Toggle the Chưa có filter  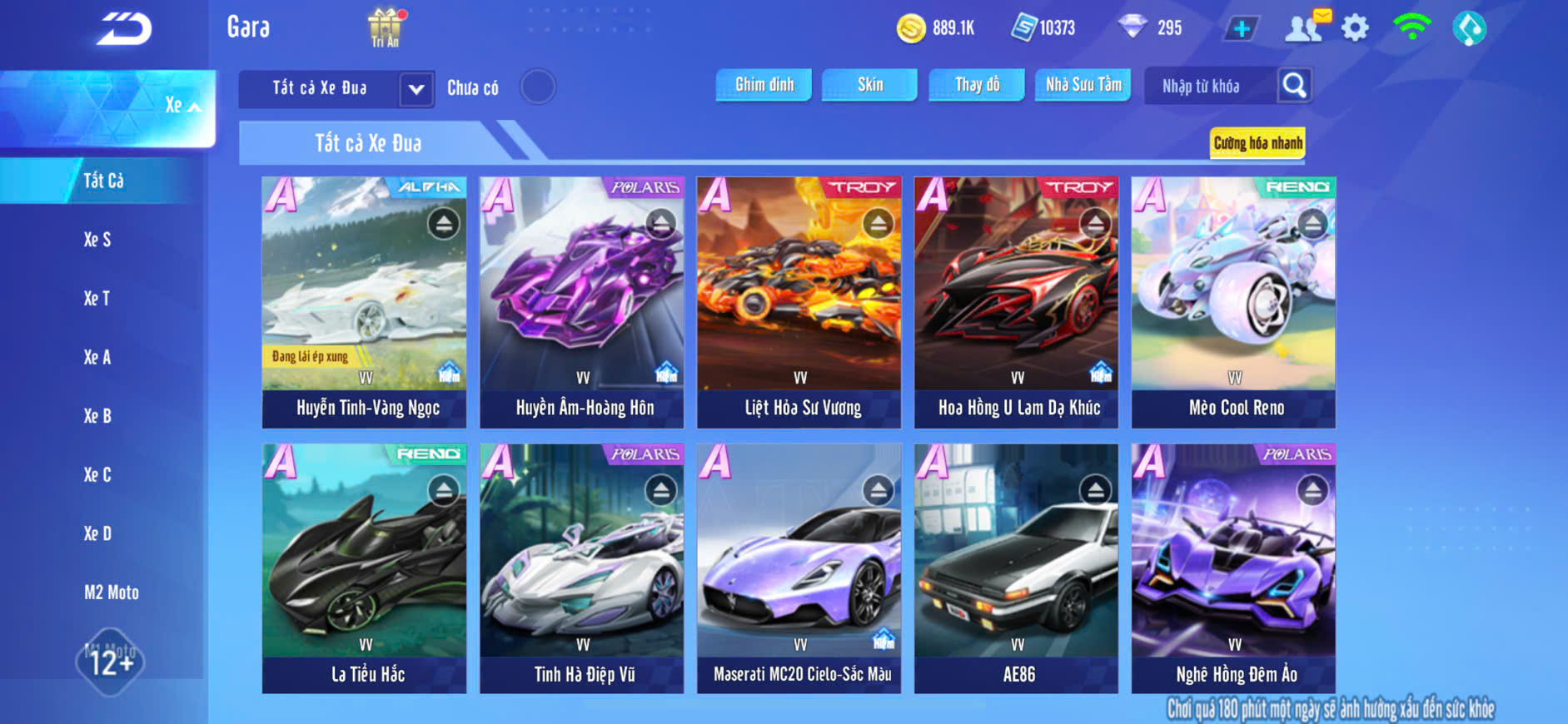coord(538,87)
